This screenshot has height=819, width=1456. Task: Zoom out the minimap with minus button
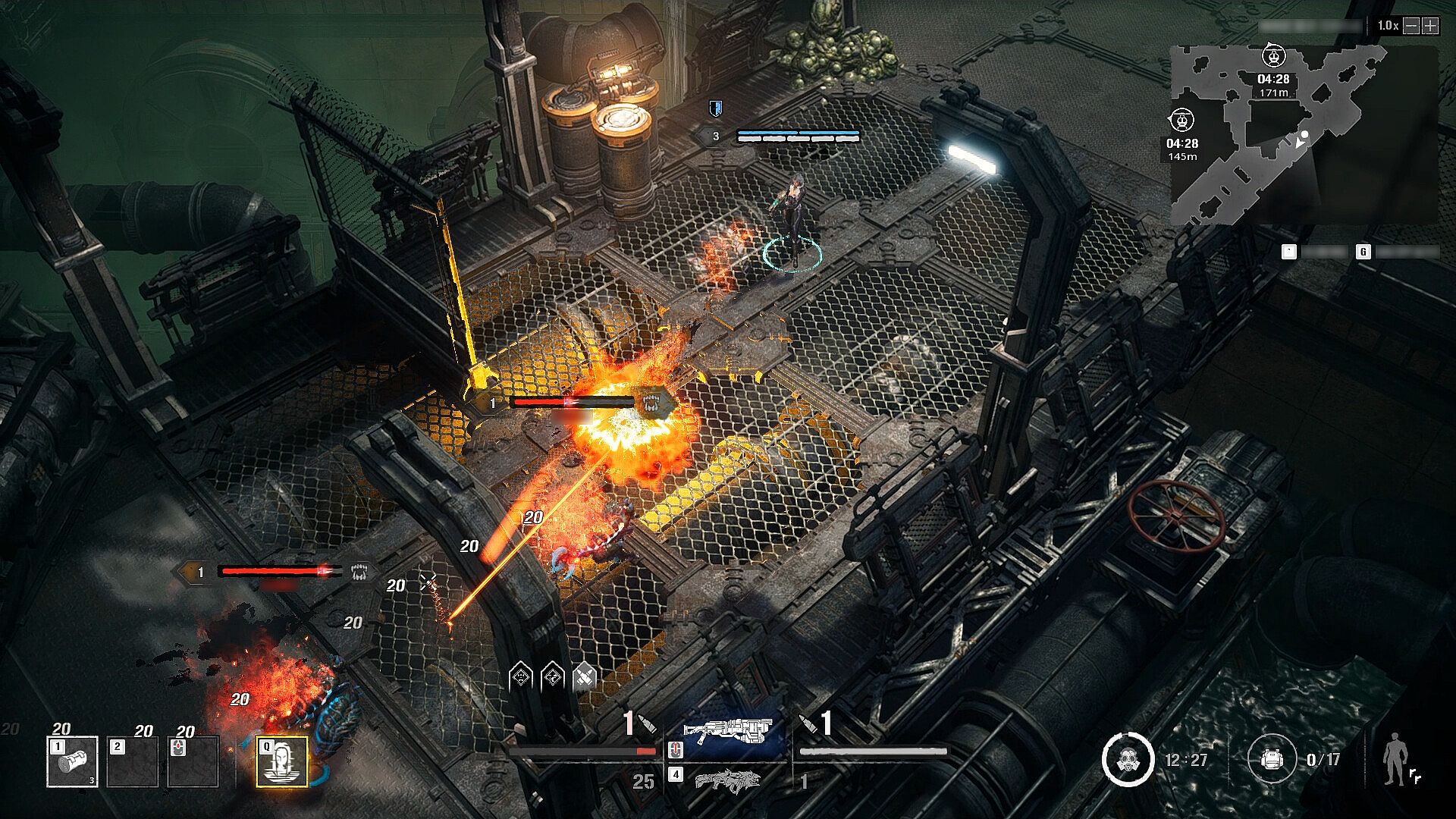tap(1411, 26)
